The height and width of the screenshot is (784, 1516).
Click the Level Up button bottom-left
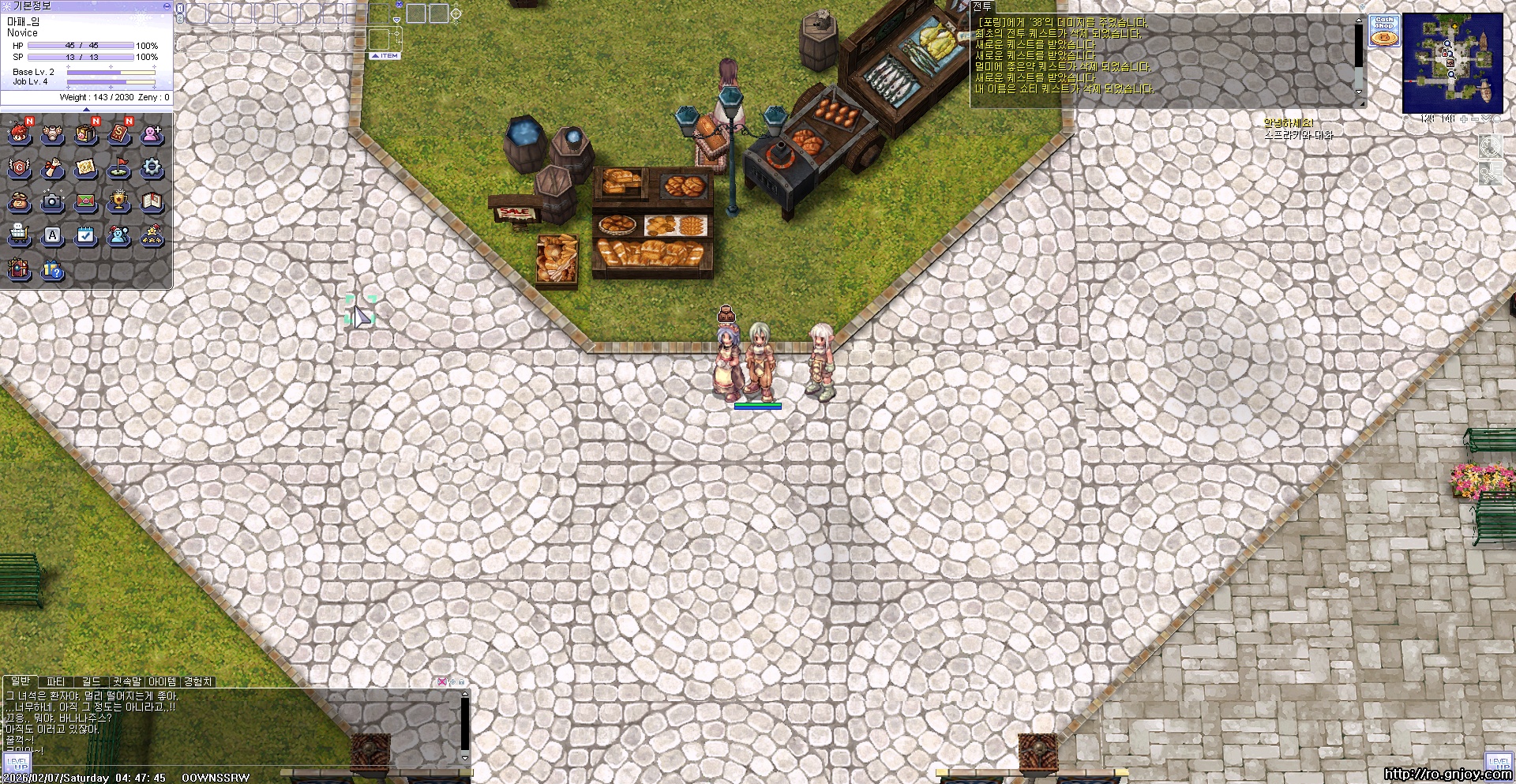tap(17, 763)
